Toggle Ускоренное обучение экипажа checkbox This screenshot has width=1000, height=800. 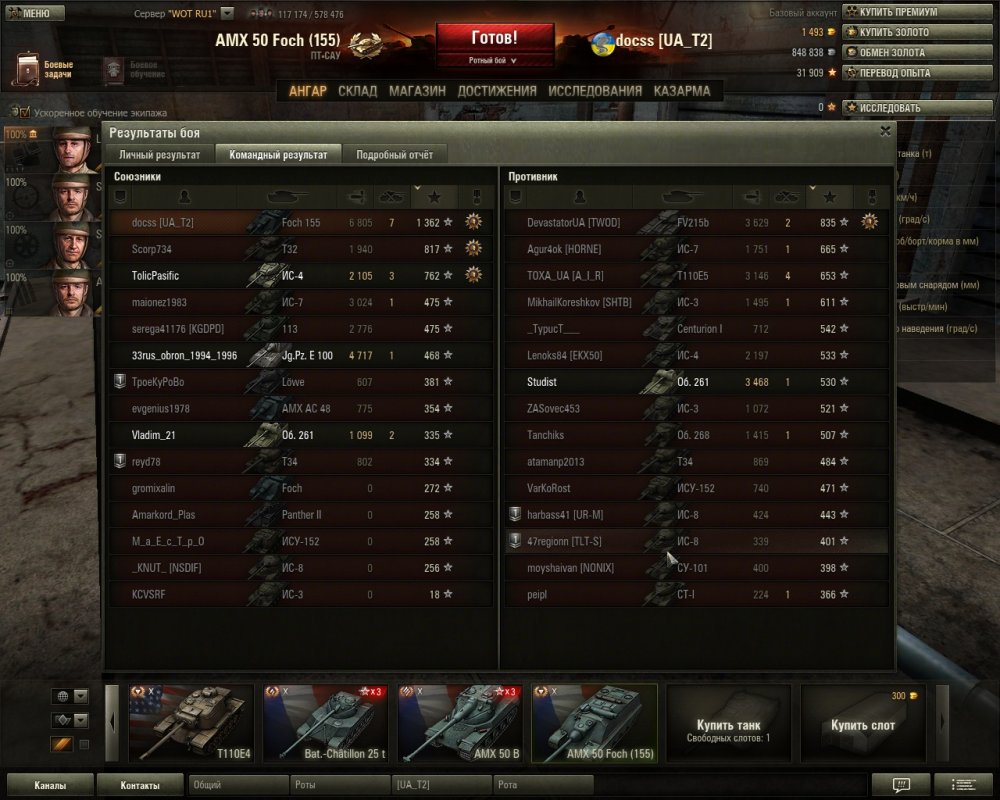(x=25, y=113)
